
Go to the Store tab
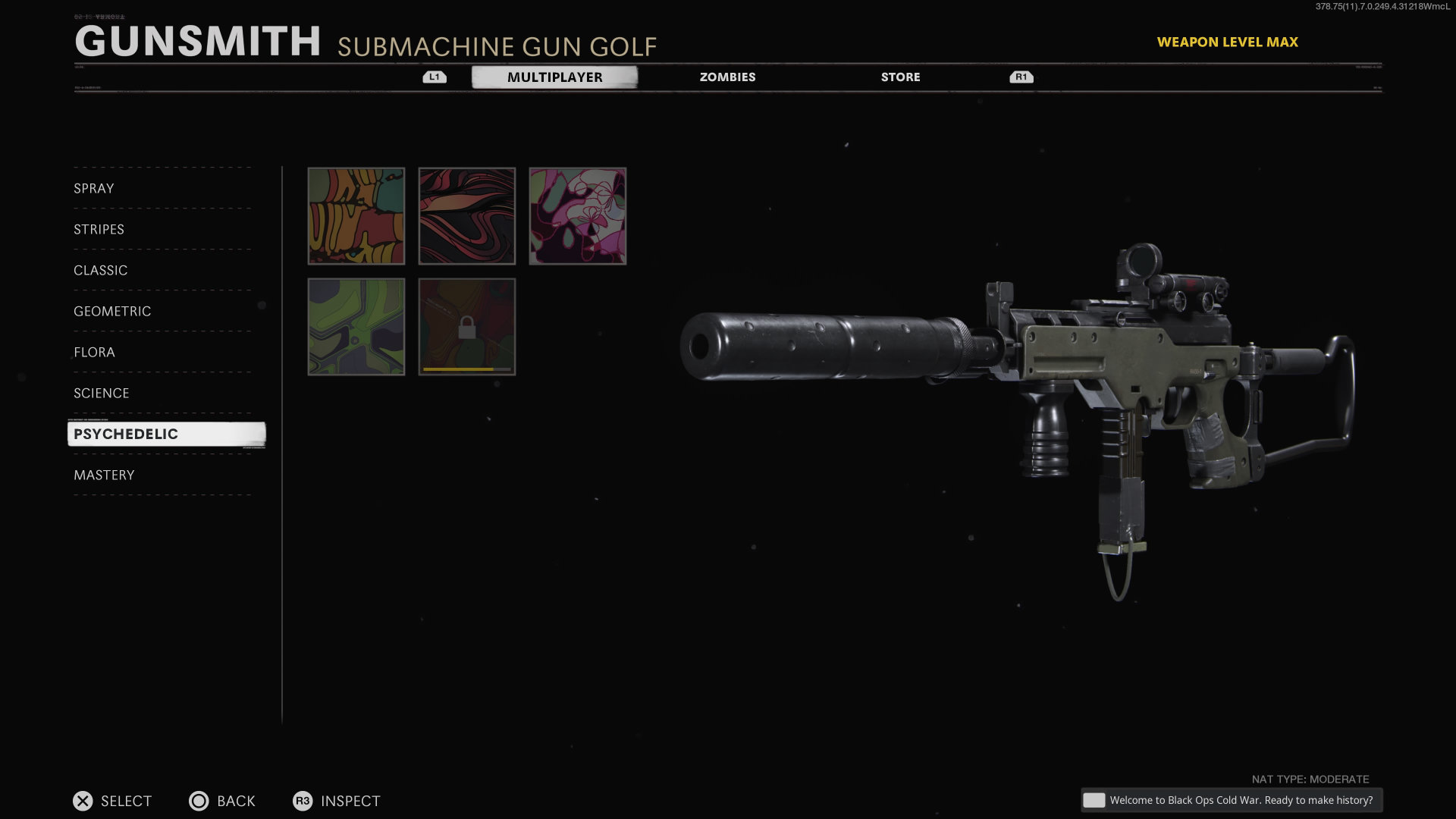pyautogui.click(x=900, y=77)
